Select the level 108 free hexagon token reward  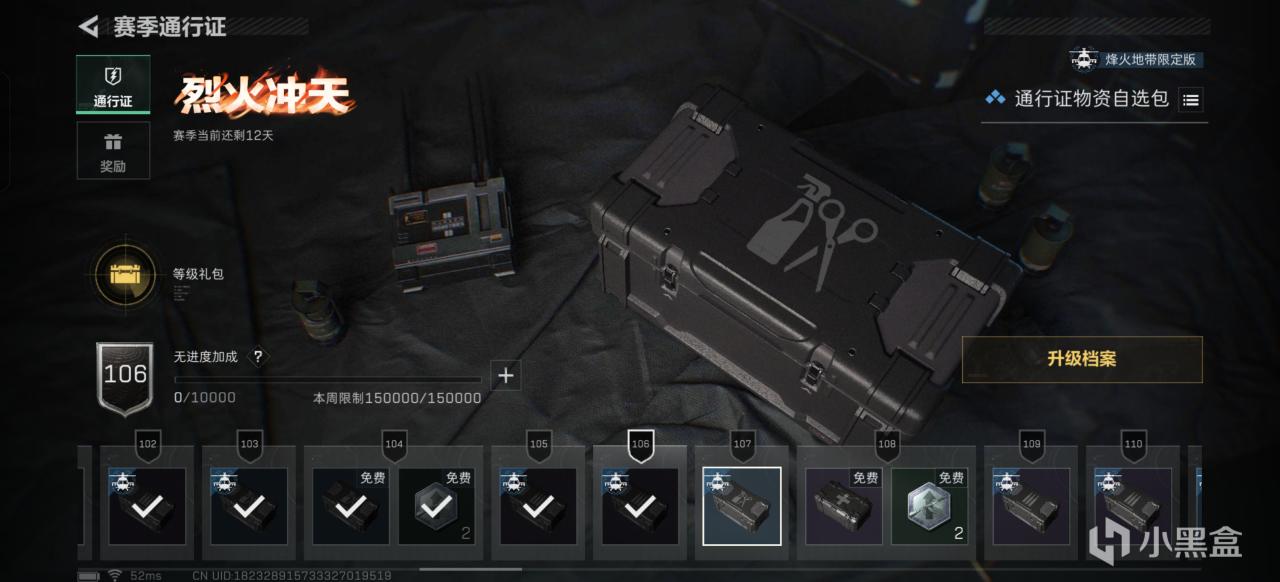tap(930, 506)
